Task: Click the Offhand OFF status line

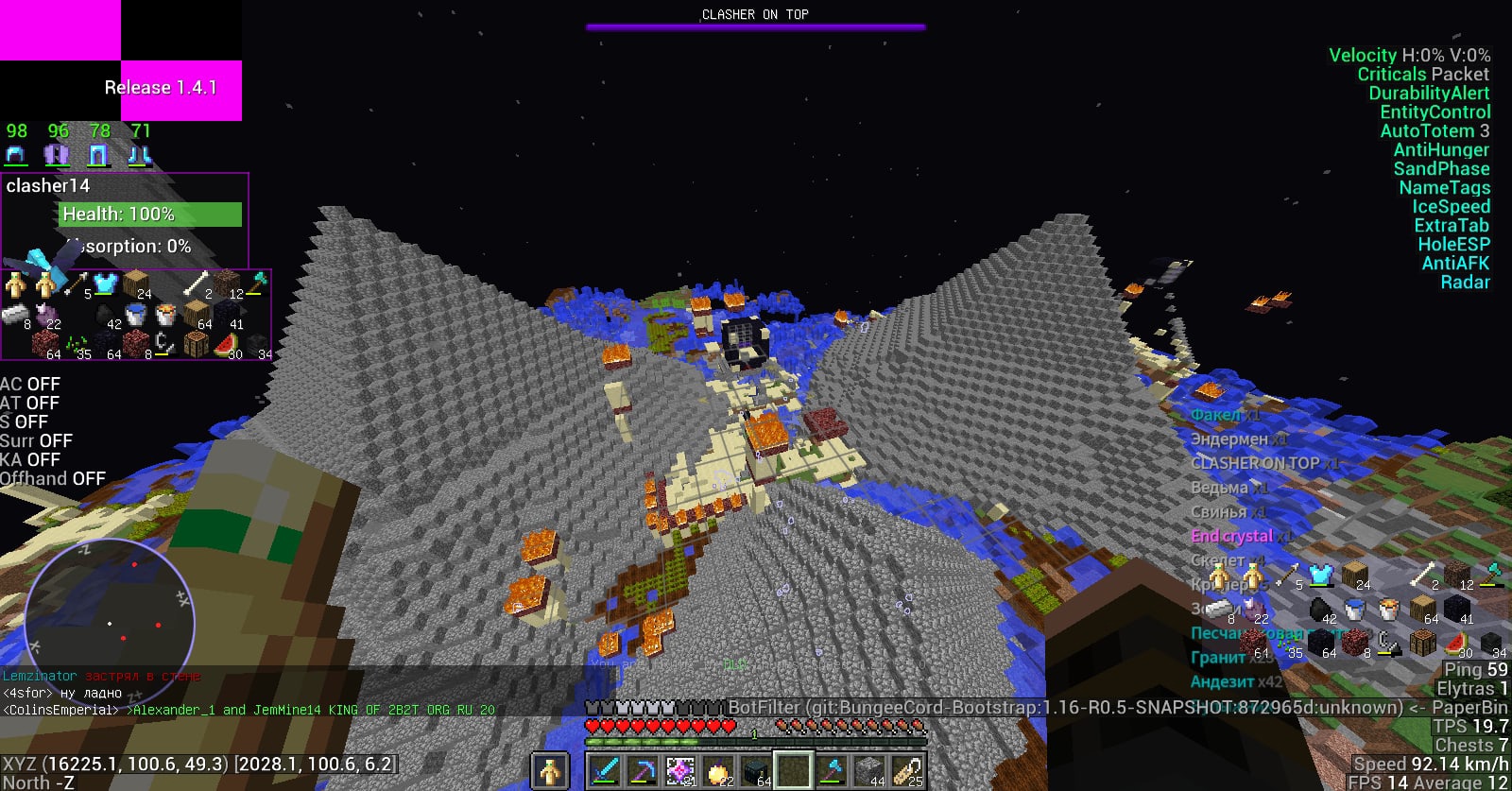Action: (52, 479)
